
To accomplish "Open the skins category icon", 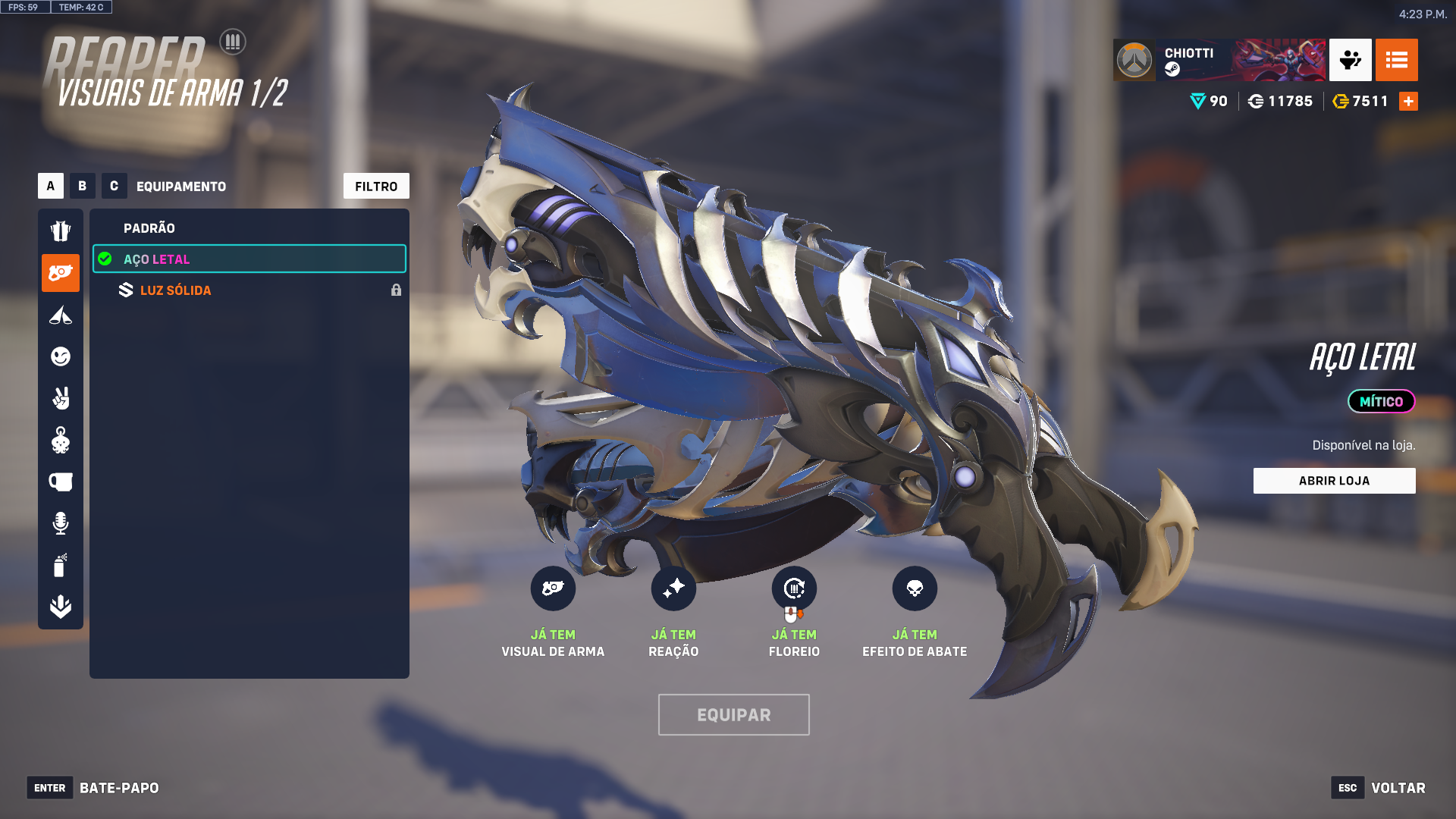I will coord(61,231).
